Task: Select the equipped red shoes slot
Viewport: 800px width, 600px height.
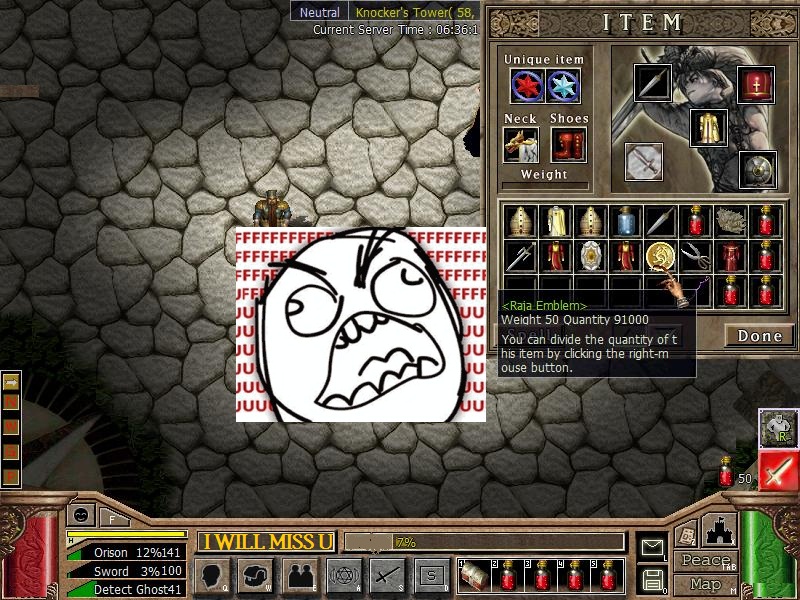Action: coord(568,145)
